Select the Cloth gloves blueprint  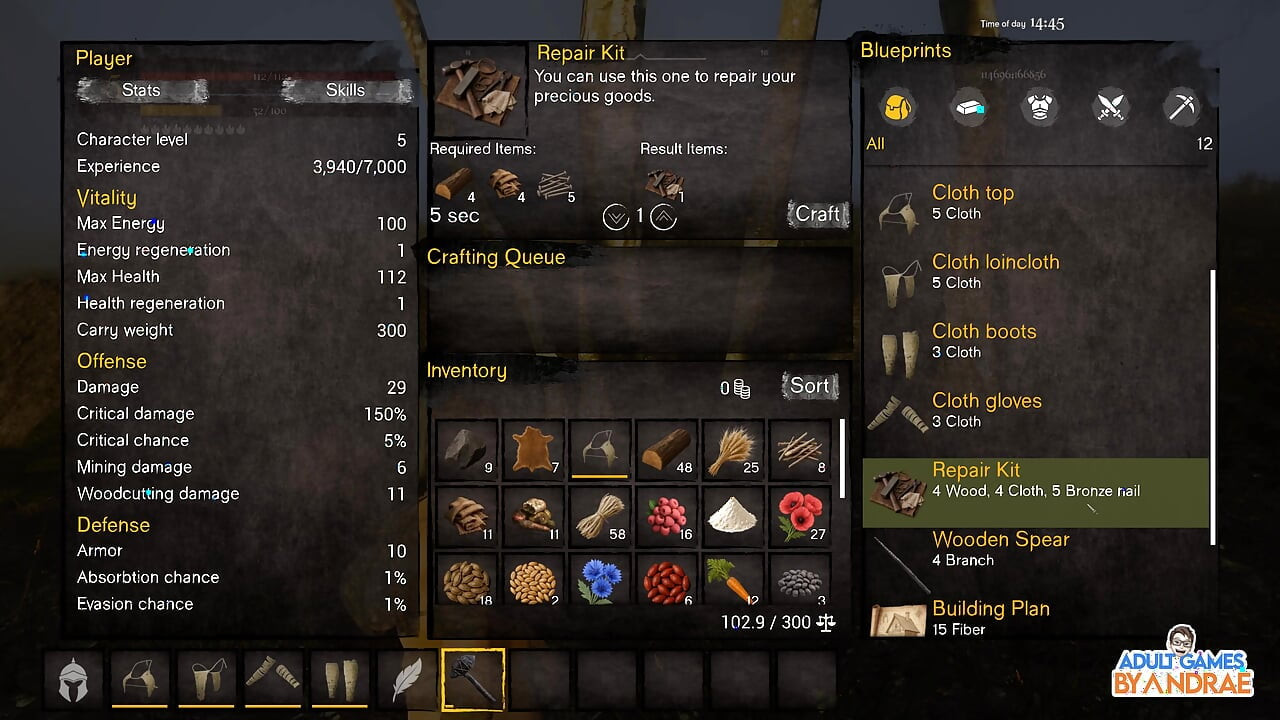pos(1035,410)
